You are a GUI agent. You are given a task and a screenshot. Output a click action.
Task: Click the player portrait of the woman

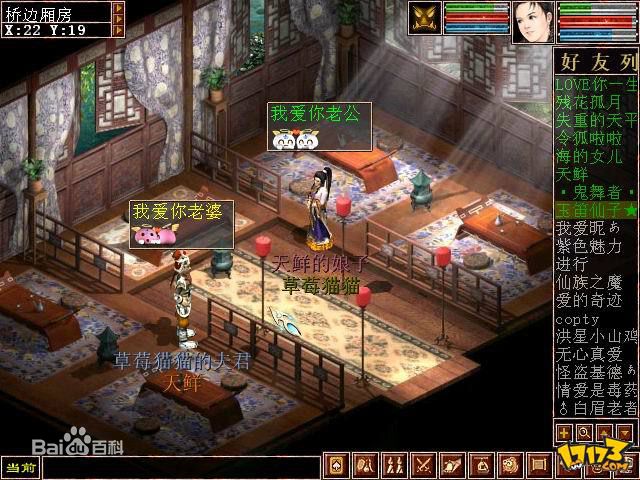click(x=532, y=21)
